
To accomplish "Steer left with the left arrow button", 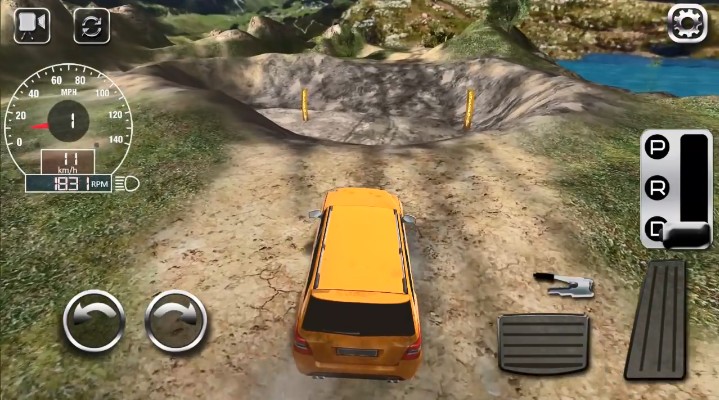I will pyautogui.click(x=94, y=321).
